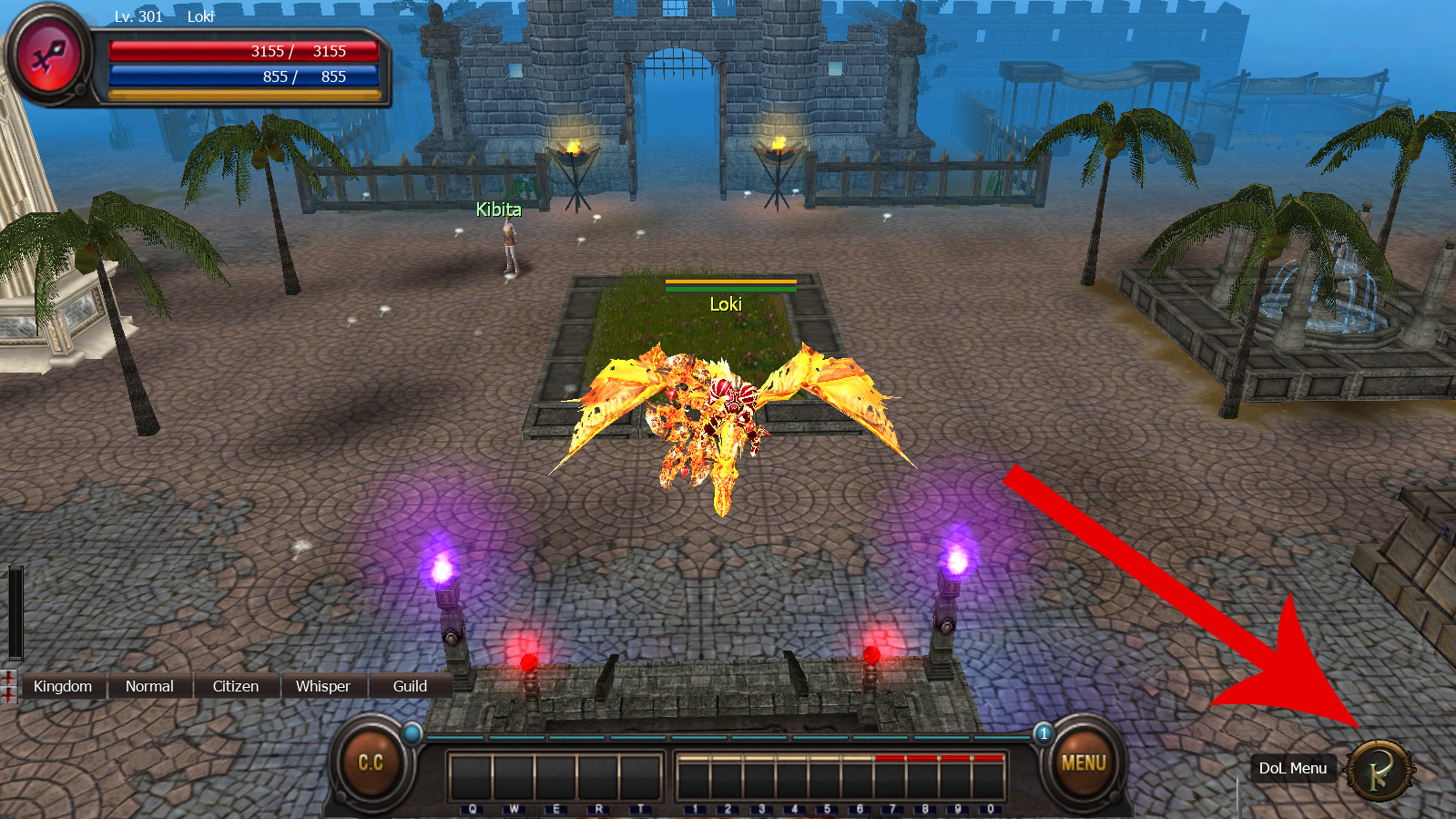The height and width of the screenshot is (819, 1456).
Task: Switch to Guild chat
Action: pyautogui.click(x=410, y=686)
